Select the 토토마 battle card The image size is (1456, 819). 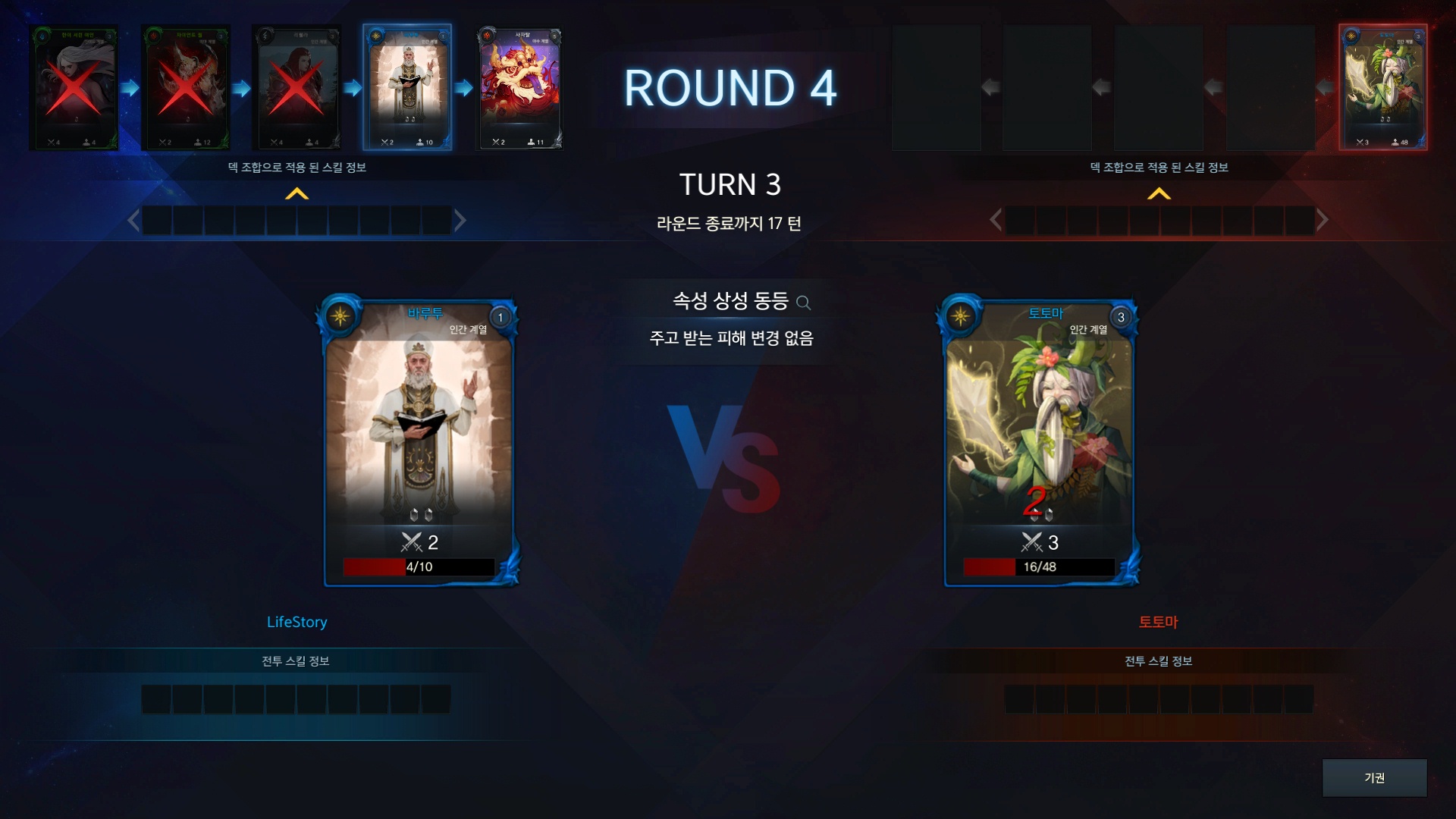(x=1039, y=440)
